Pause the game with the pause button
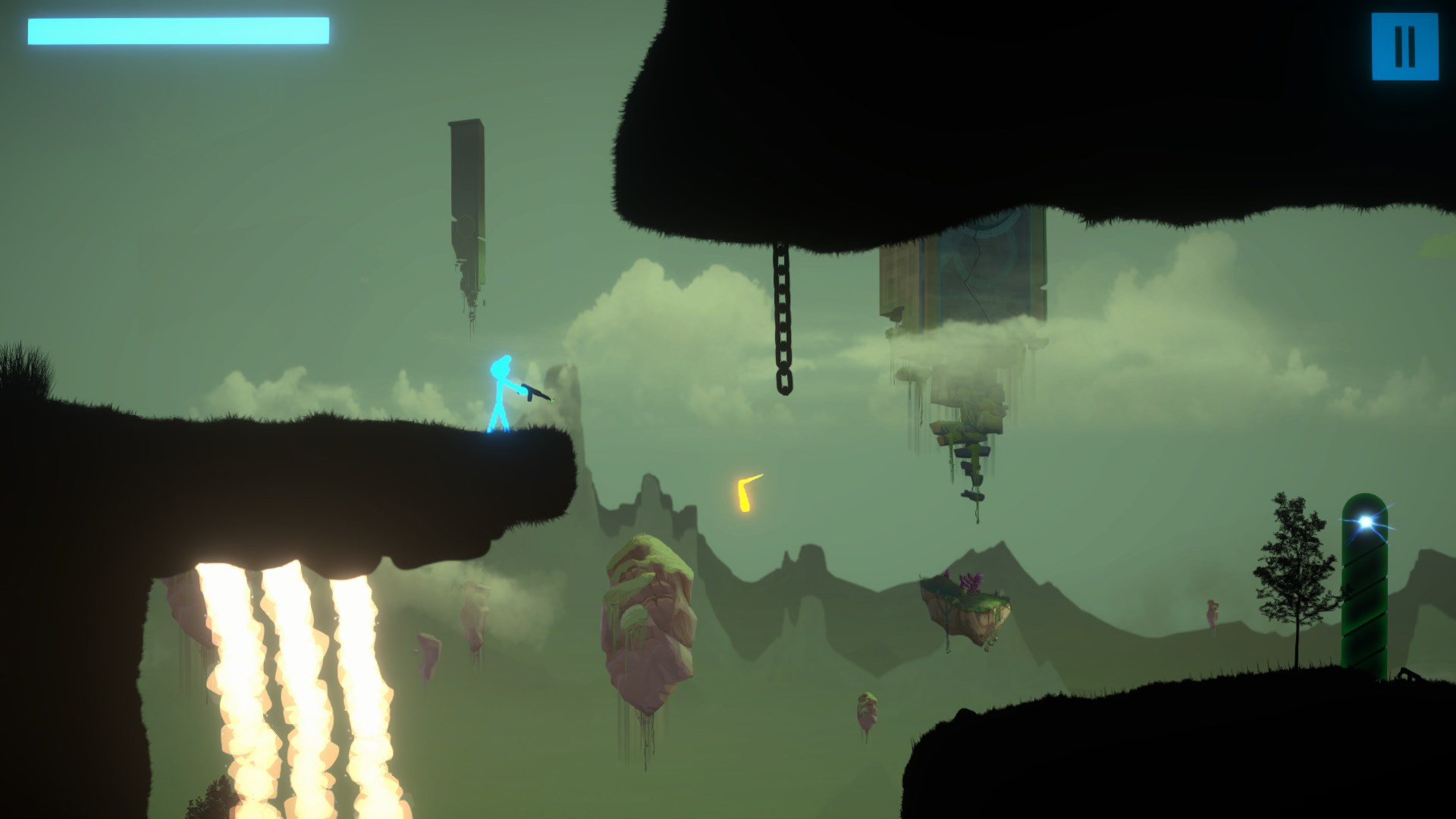The width and height of the screenshot is (1456, 819). click(x=1404, y=47)
